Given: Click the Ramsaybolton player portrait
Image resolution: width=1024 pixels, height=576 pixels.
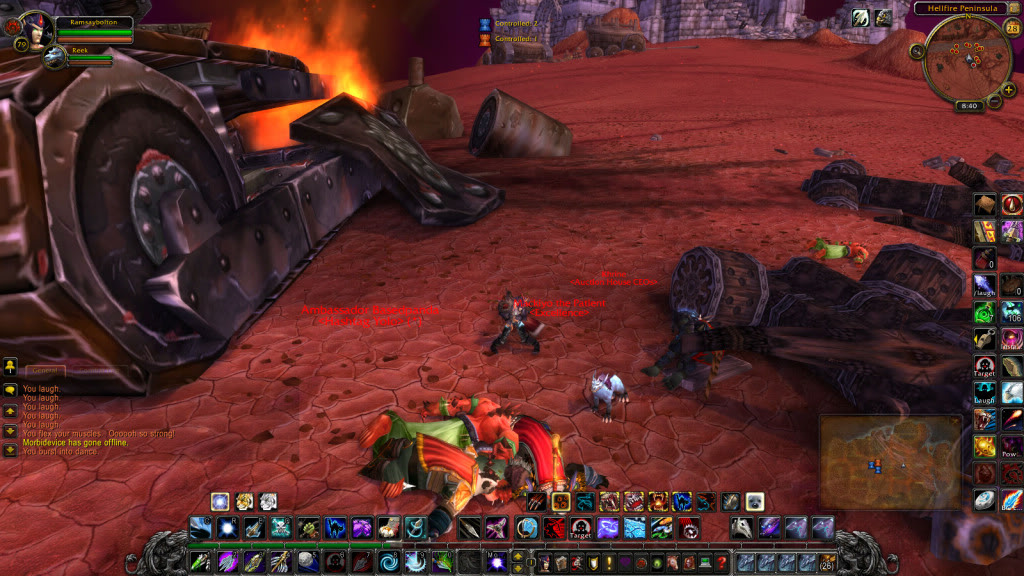Looking at the screenshot, I should coord(38,30).
